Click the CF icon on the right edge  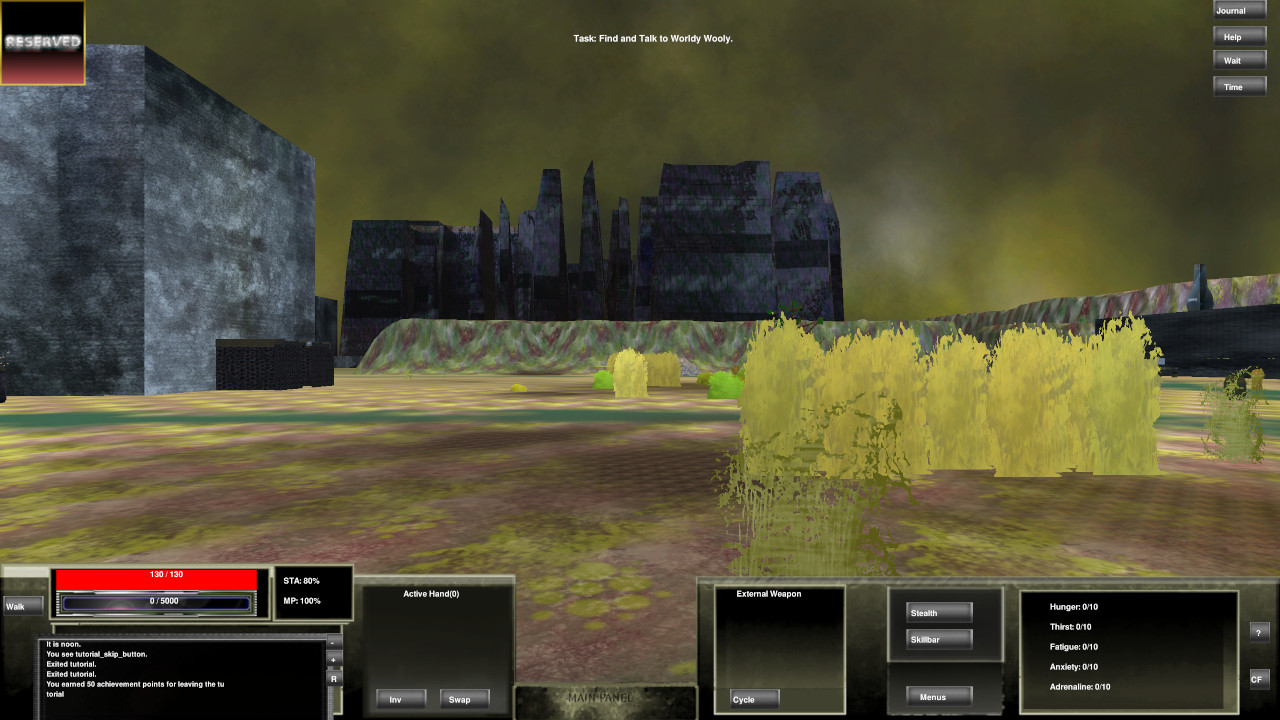[x=1259, y=679]
